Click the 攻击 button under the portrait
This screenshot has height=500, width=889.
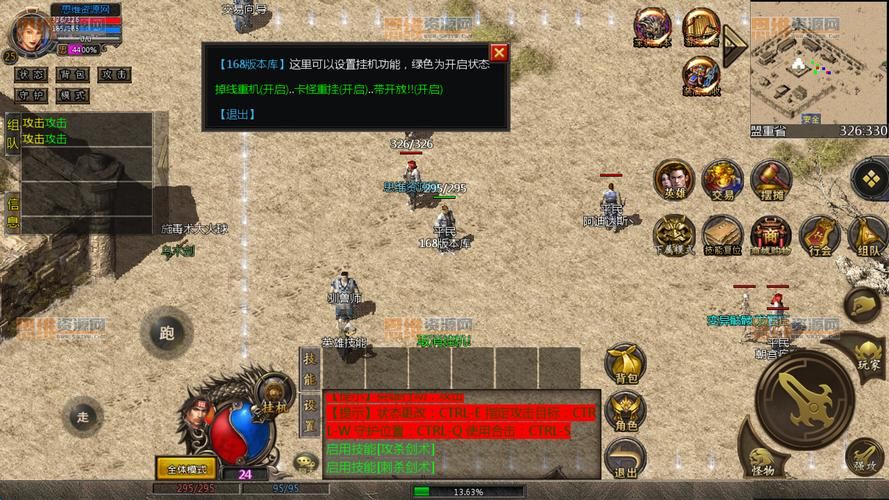pyautogui.click(x=114, y=75)
